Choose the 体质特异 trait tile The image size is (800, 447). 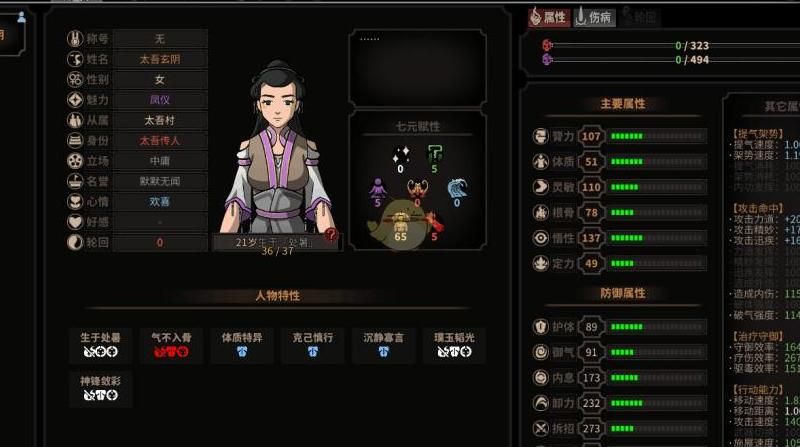tap(241, 343)
